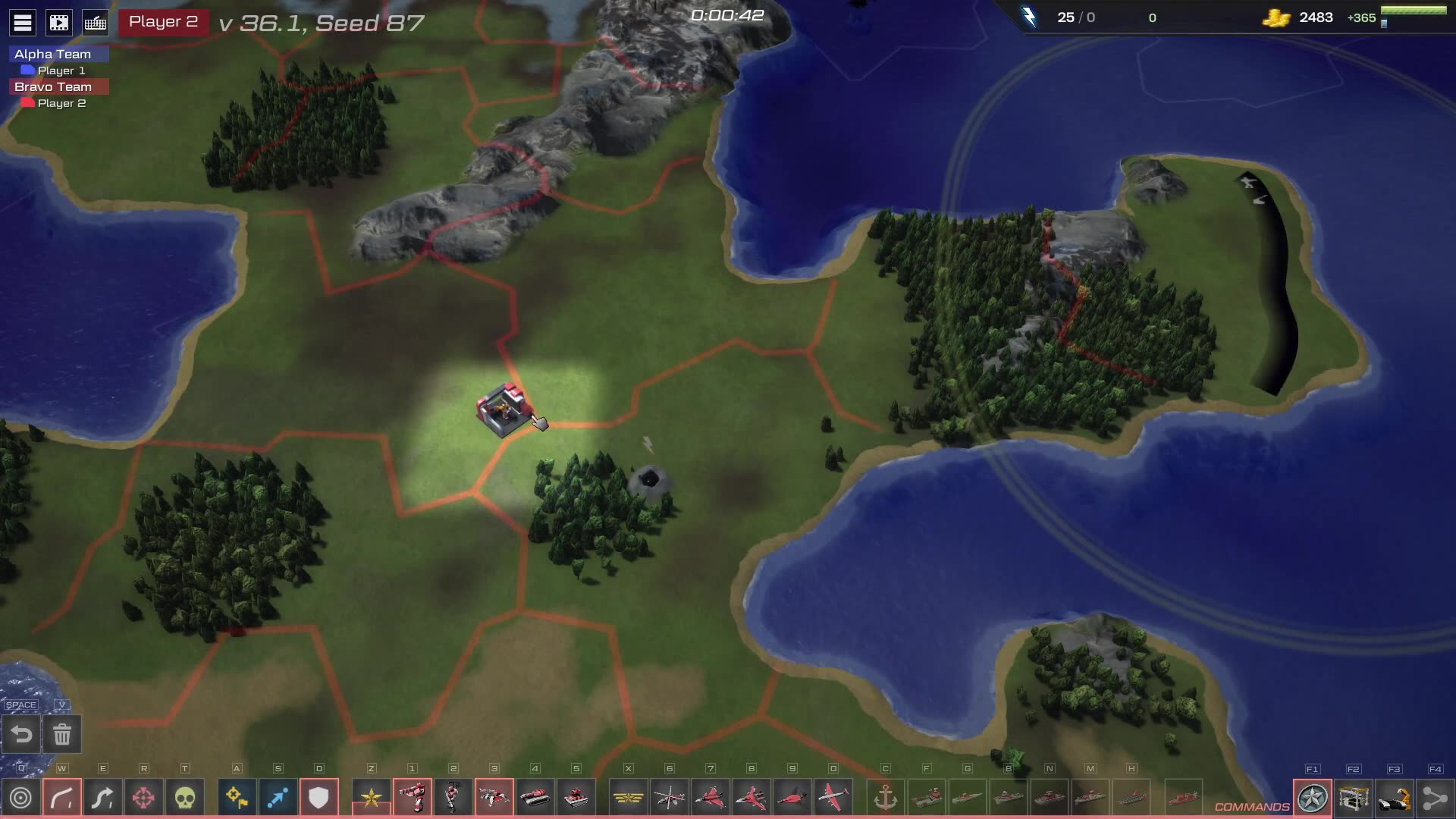Open the factory build tab

coord(1354,798)
